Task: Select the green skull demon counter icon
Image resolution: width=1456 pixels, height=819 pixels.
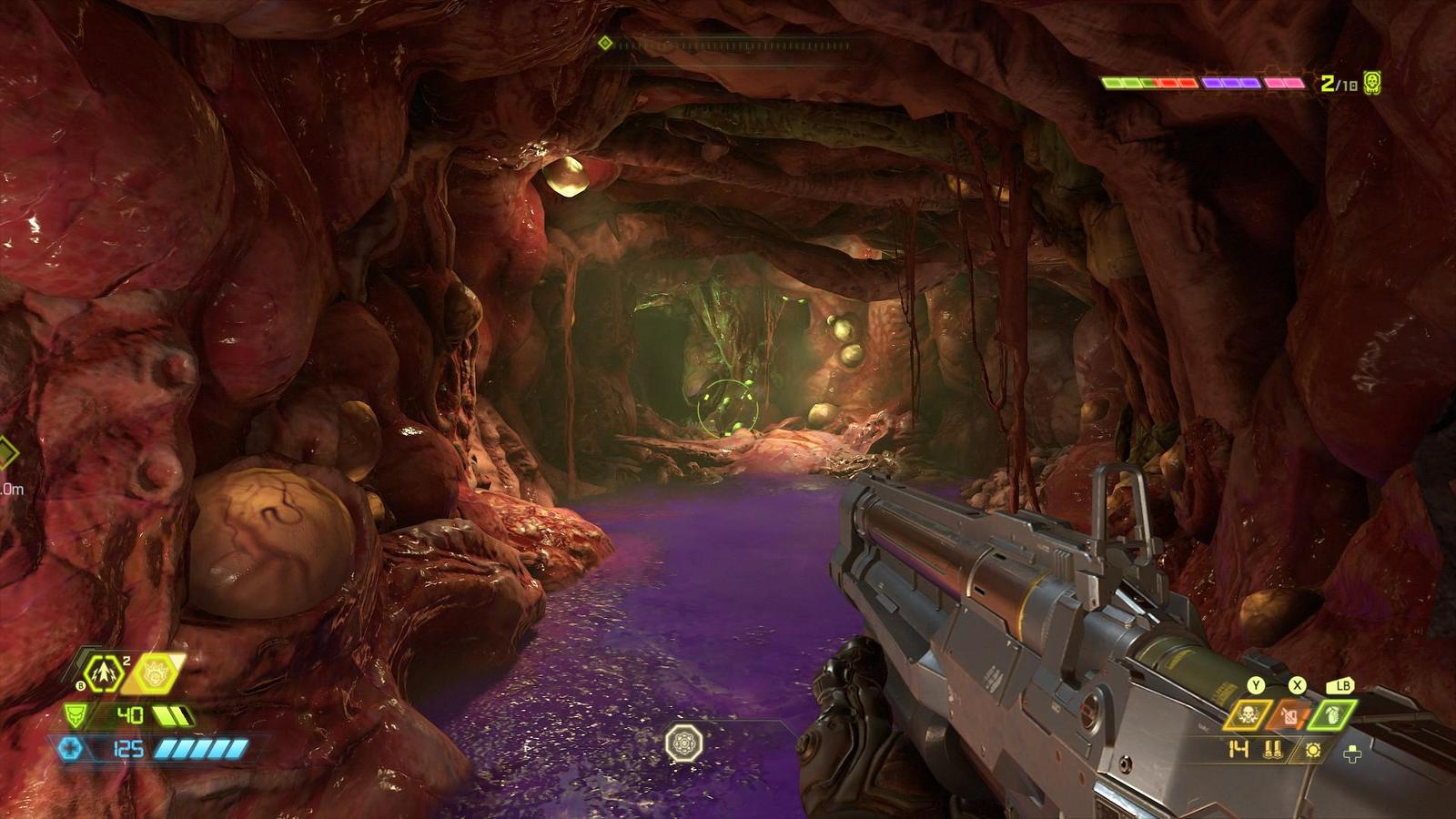Action: (x=1372, y=83)
